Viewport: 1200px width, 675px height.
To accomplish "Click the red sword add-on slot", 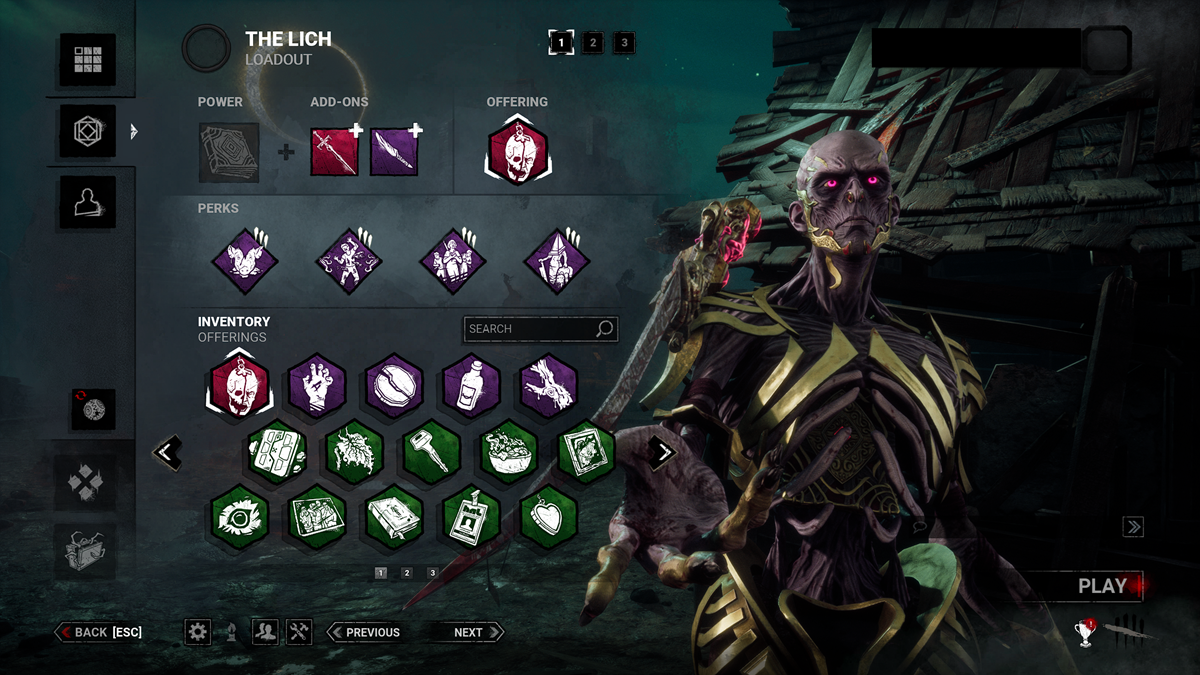I will click(335, 153).
